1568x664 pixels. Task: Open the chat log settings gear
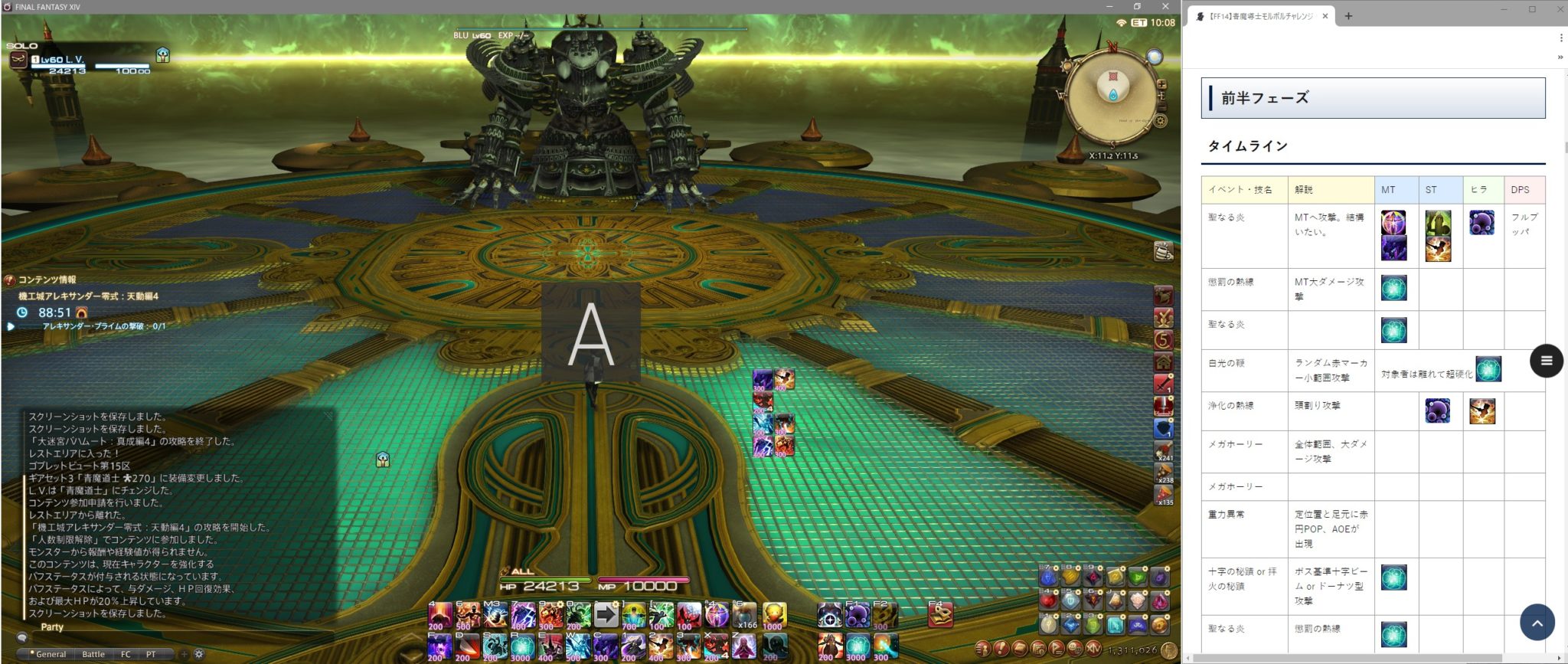coord(198,654)
